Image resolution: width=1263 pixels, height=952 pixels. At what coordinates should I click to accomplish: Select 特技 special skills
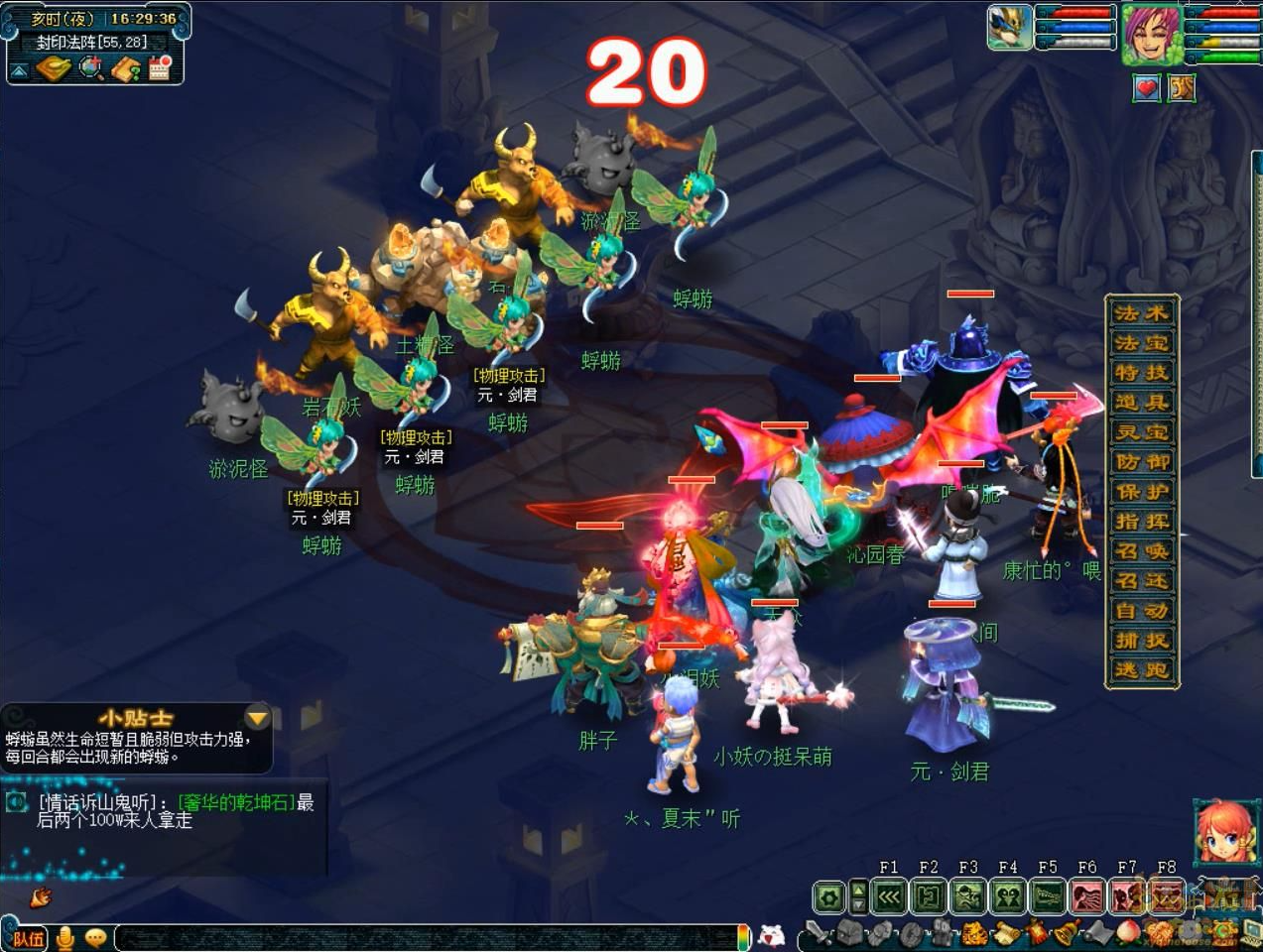pyautogui.click(x=1142, y=373)
